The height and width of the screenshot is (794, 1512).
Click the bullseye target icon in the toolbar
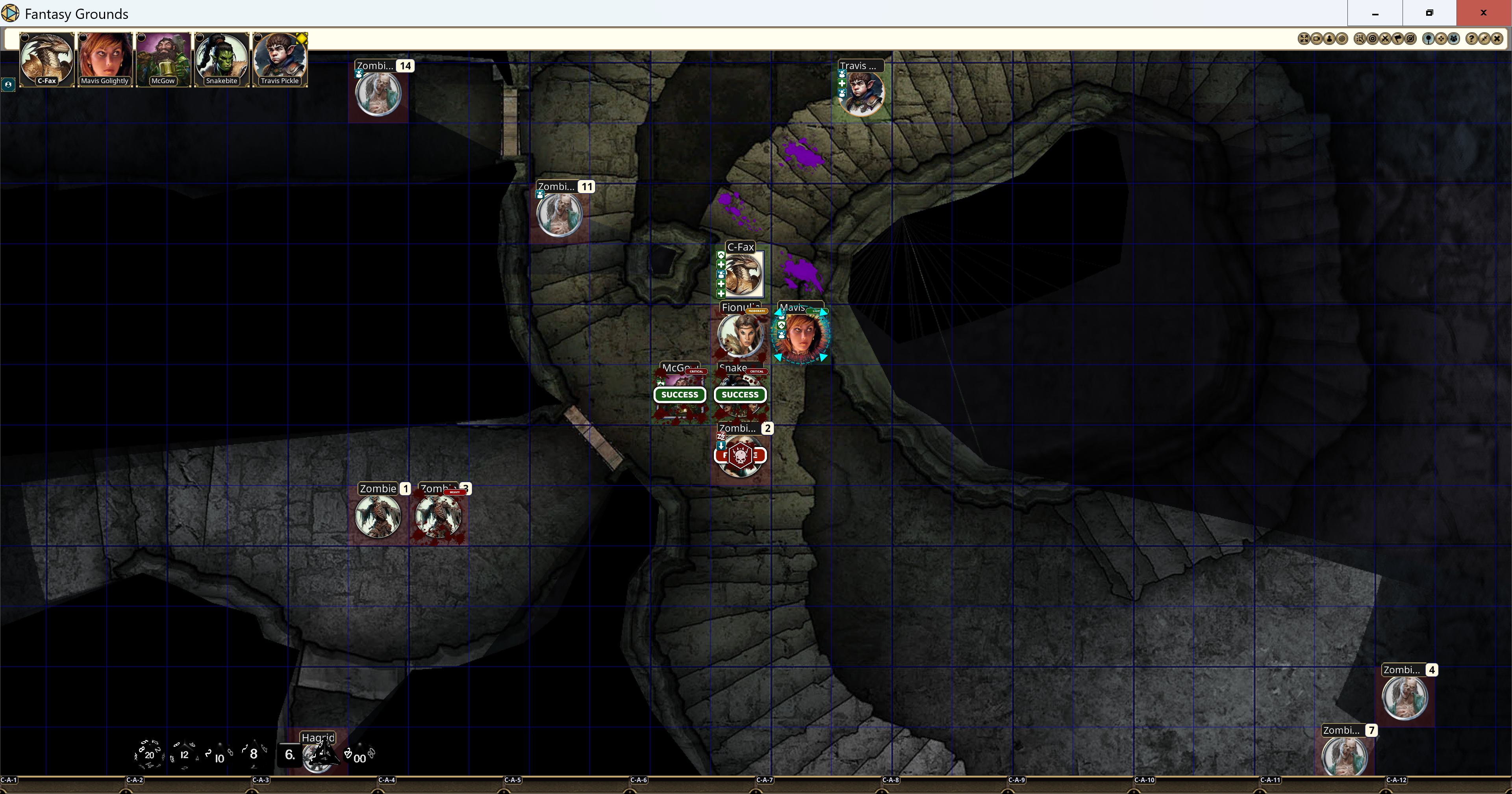point(1372,39)
